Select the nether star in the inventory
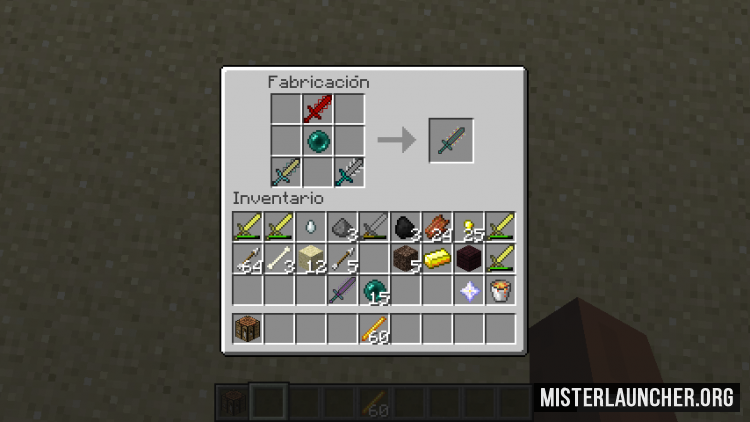The width and height of the screenshot is (750, 422). click(x=468, y=291)
